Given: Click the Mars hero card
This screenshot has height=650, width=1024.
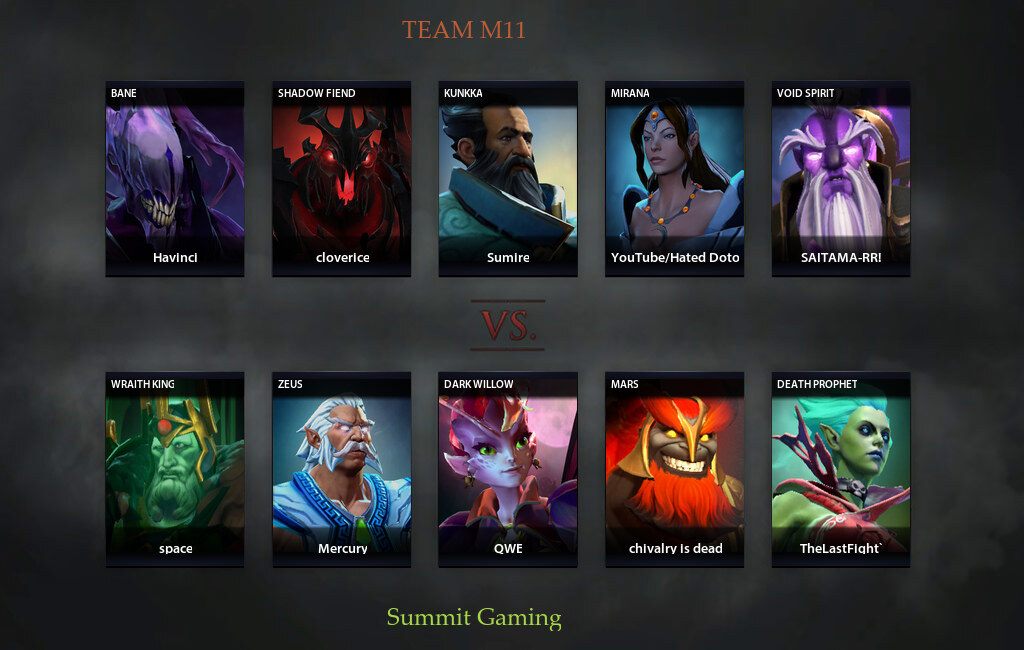Looking at the screenshot, I should pyautogui.click(x=674, y=469).
